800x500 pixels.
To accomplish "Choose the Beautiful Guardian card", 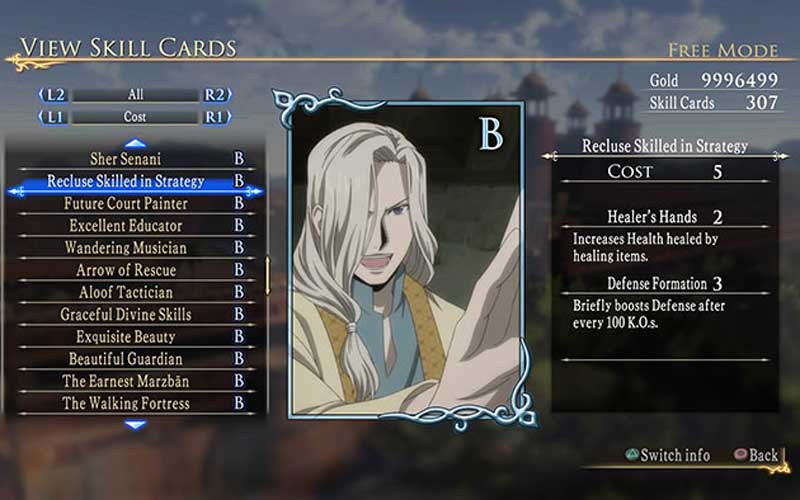I will (126, 359).
